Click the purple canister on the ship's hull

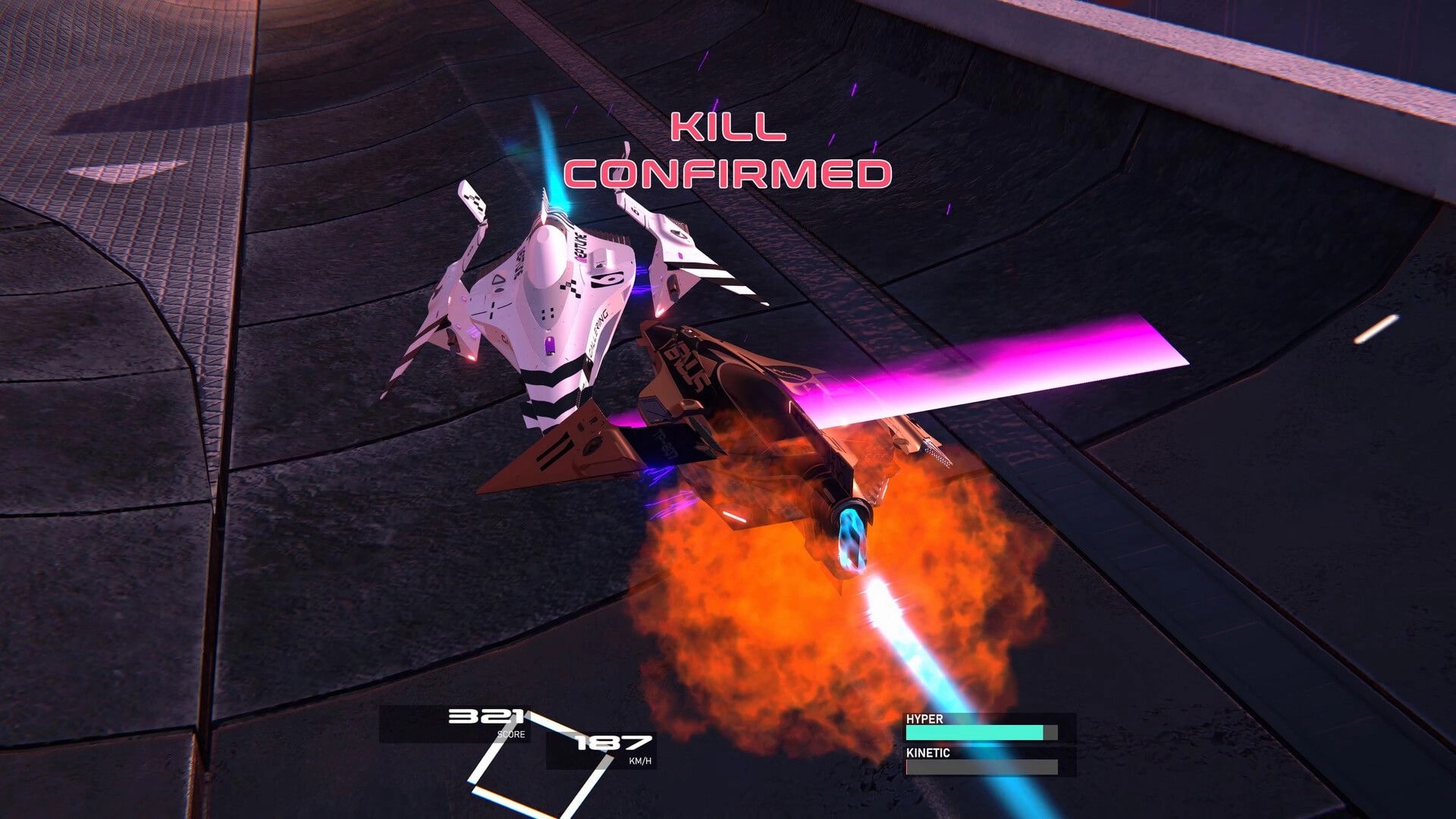(x=550, y=347)
